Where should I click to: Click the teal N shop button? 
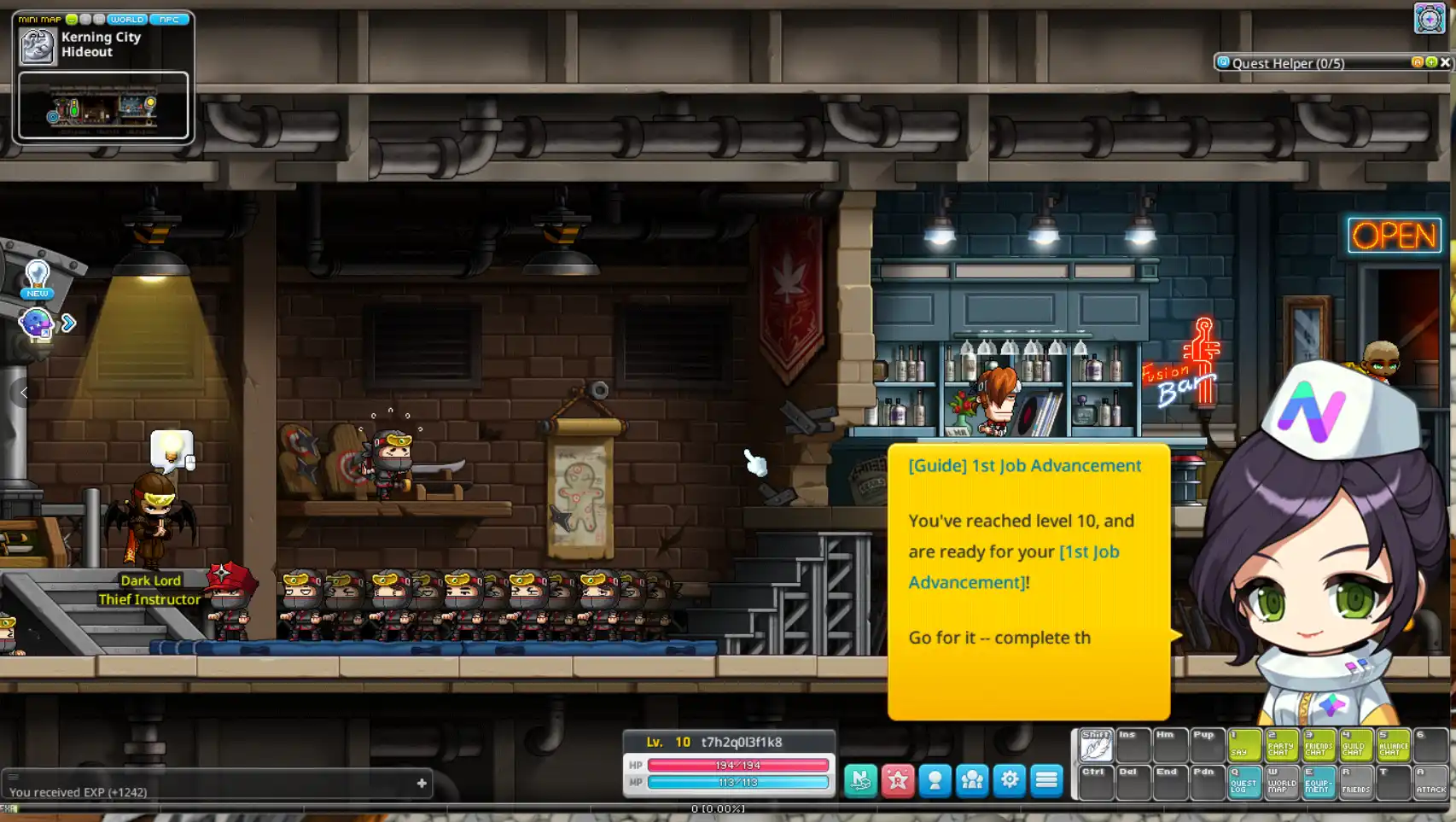coord(860,779)
